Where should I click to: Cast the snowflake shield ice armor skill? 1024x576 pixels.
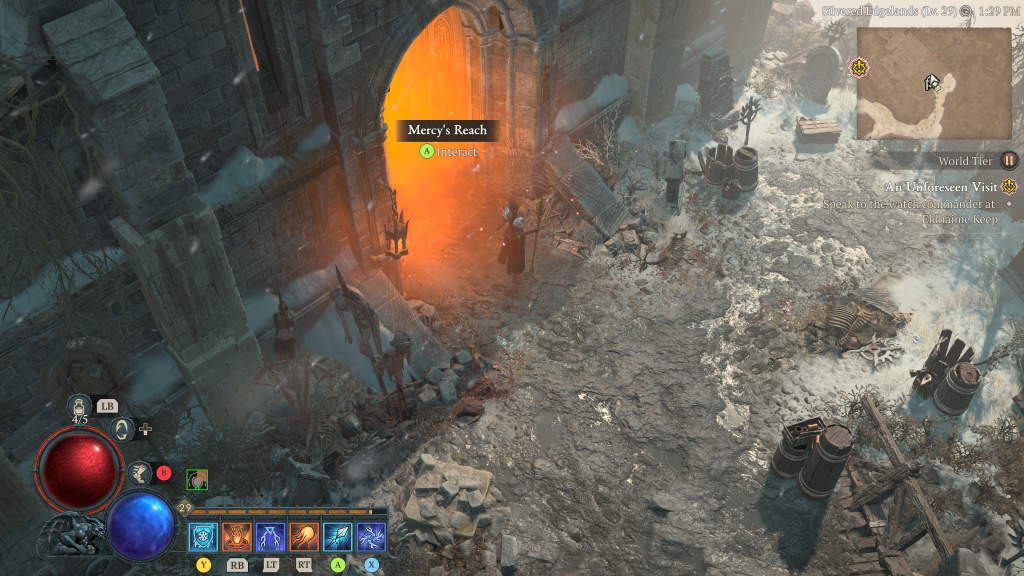(203, 537)
